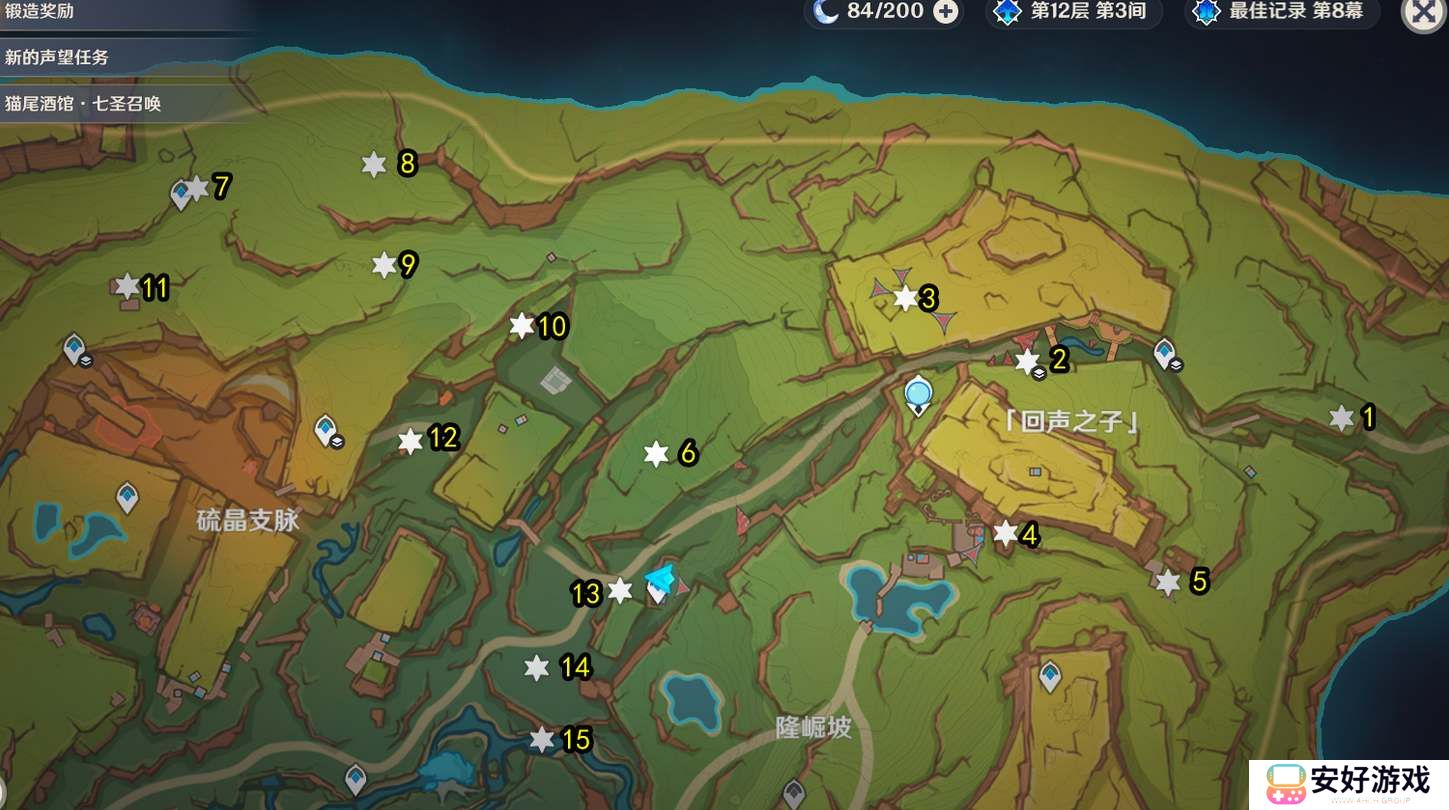
Task: Click the blue orb pin near 「回声之子」
Action: pyautogui.click(x=917, y=395)
